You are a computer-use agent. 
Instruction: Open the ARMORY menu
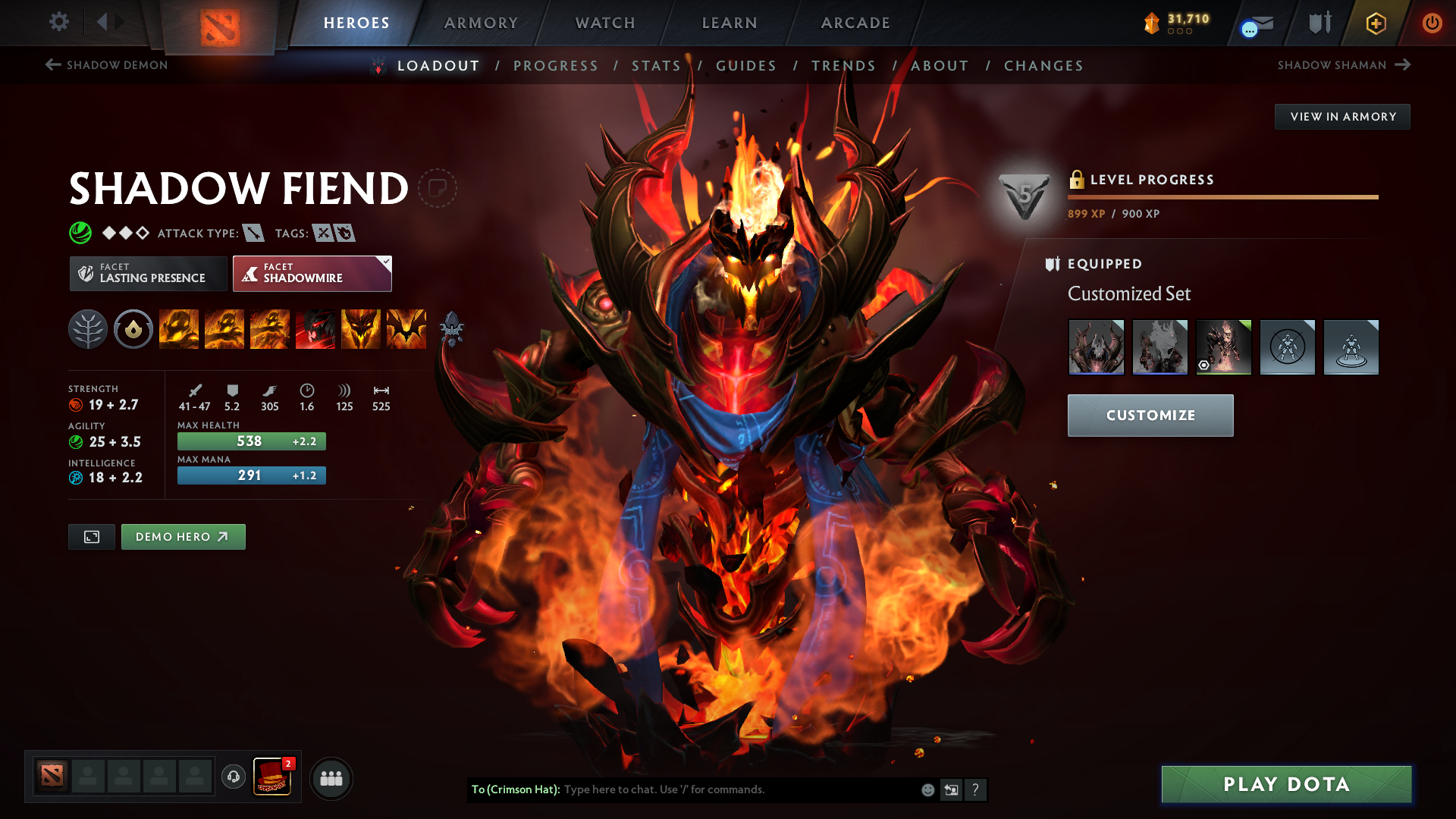click(481, 23)
